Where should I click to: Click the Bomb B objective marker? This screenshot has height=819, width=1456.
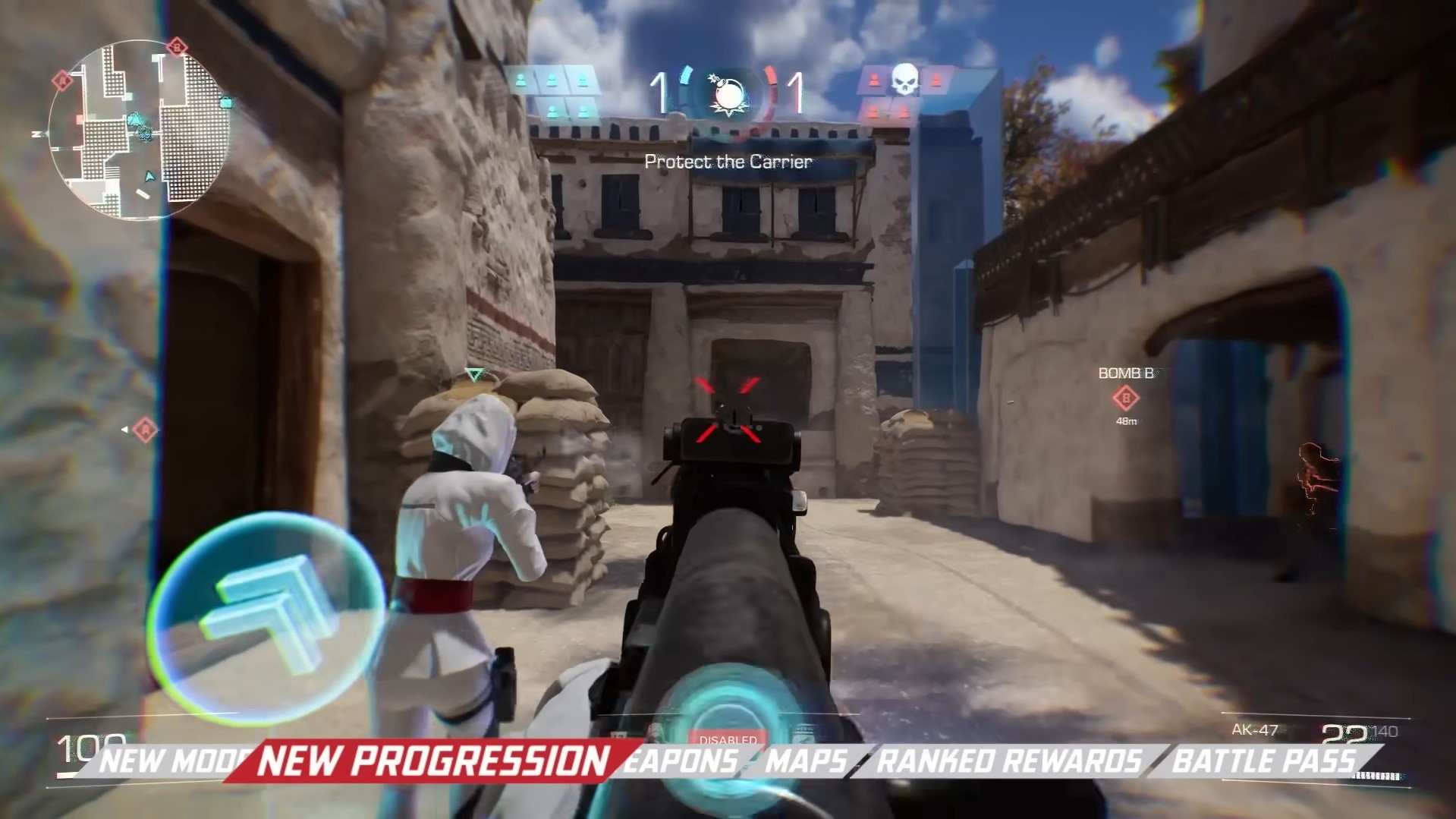[x=1126, y=397]
